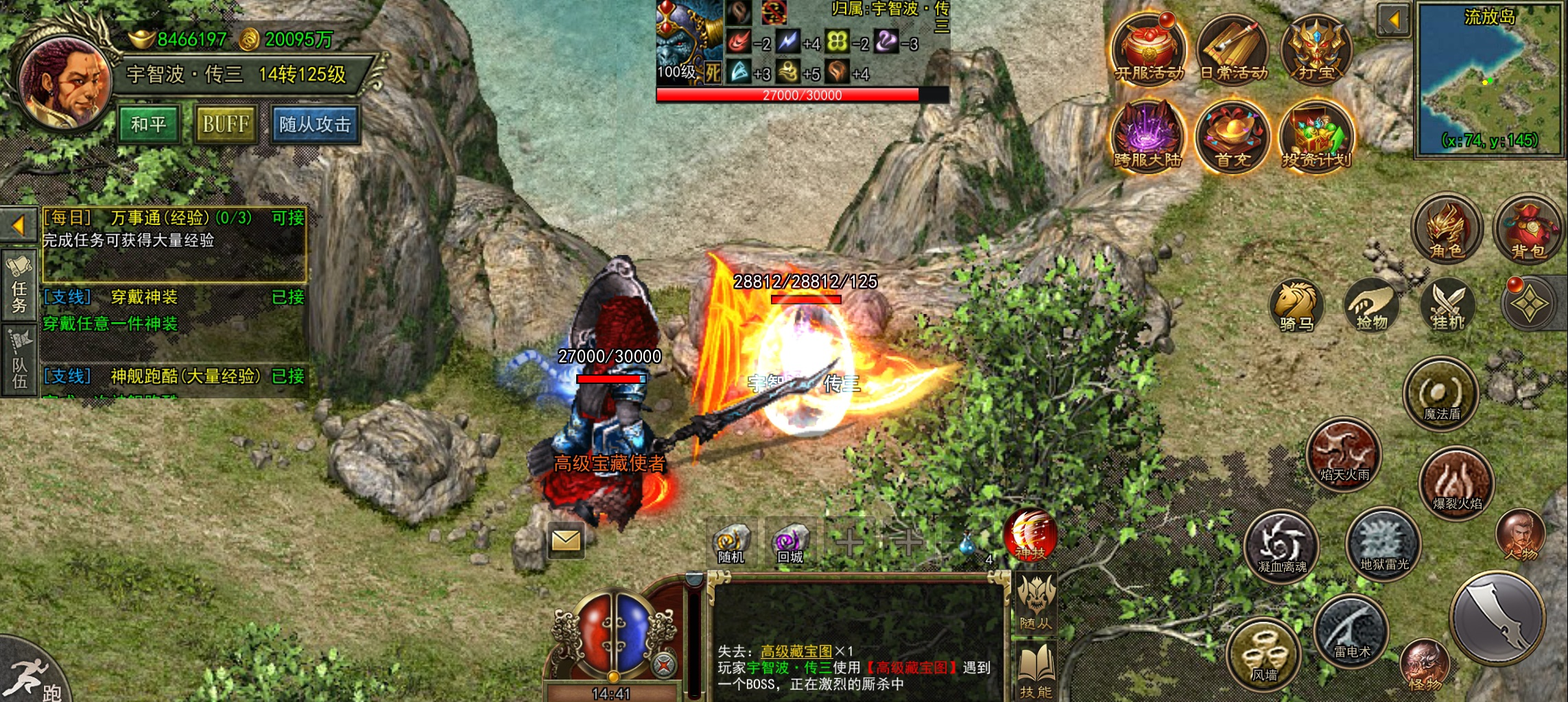
Task: Open the 日常活动 daily activities
Action: pyautogui.click(x=1233, y=48)
